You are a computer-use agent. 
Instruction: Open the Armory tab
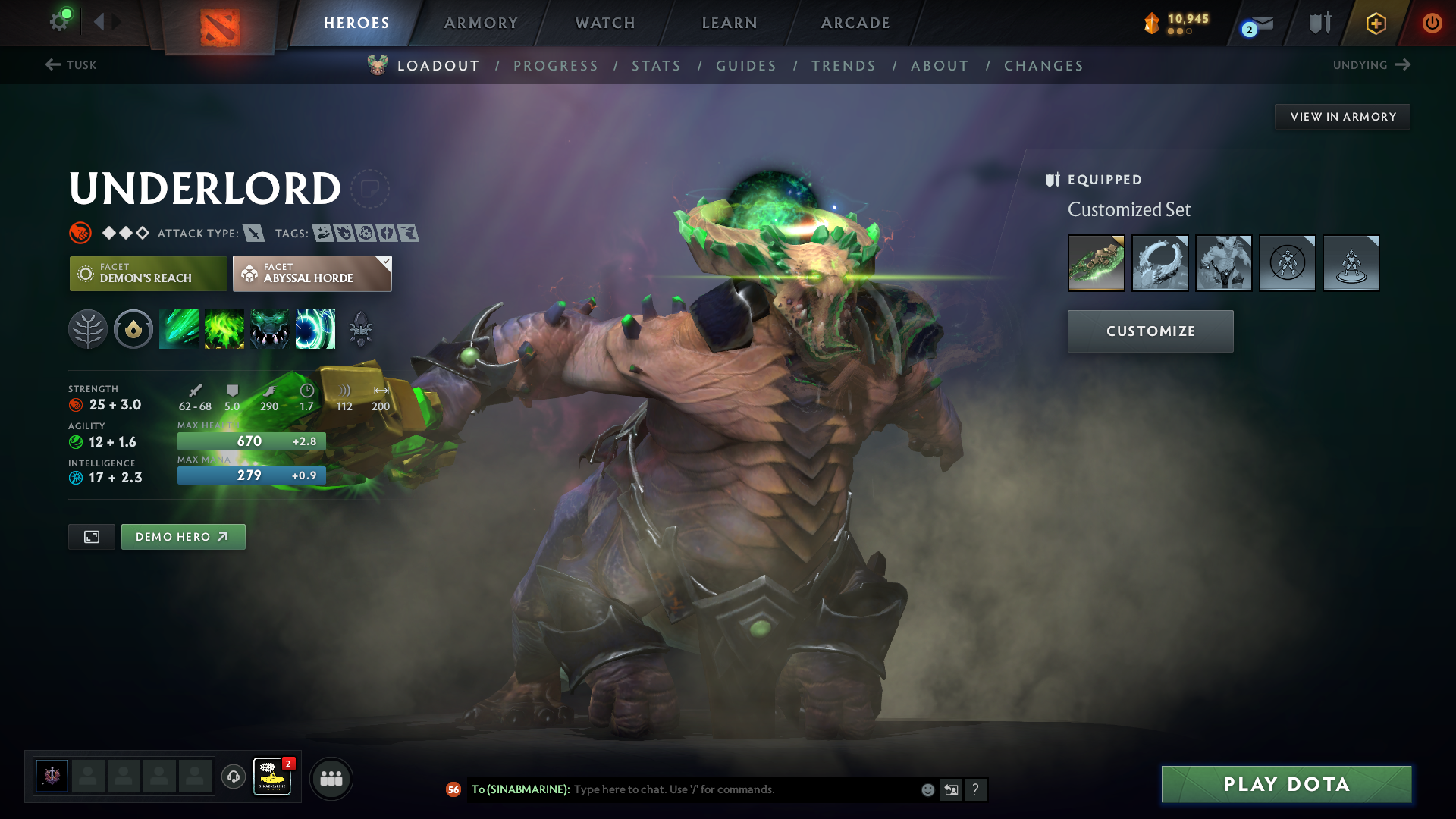click(481, 23)
